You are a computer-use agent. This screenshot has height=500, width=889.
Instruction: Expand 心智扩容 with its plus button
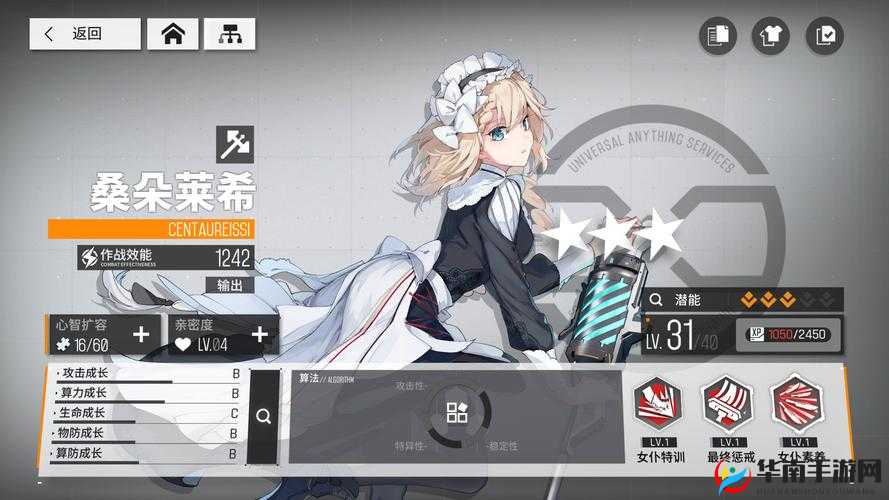coord(141,335)
